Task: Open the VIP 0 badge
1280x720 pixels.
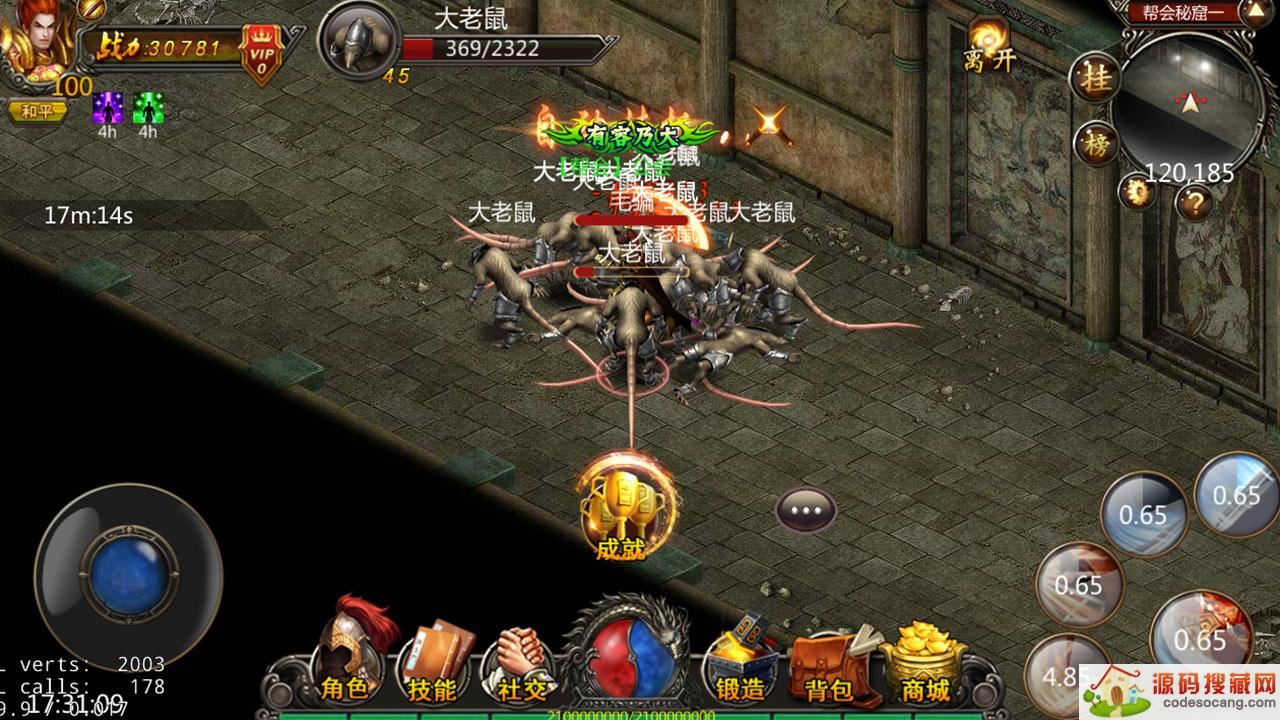Action: (261, 50)
